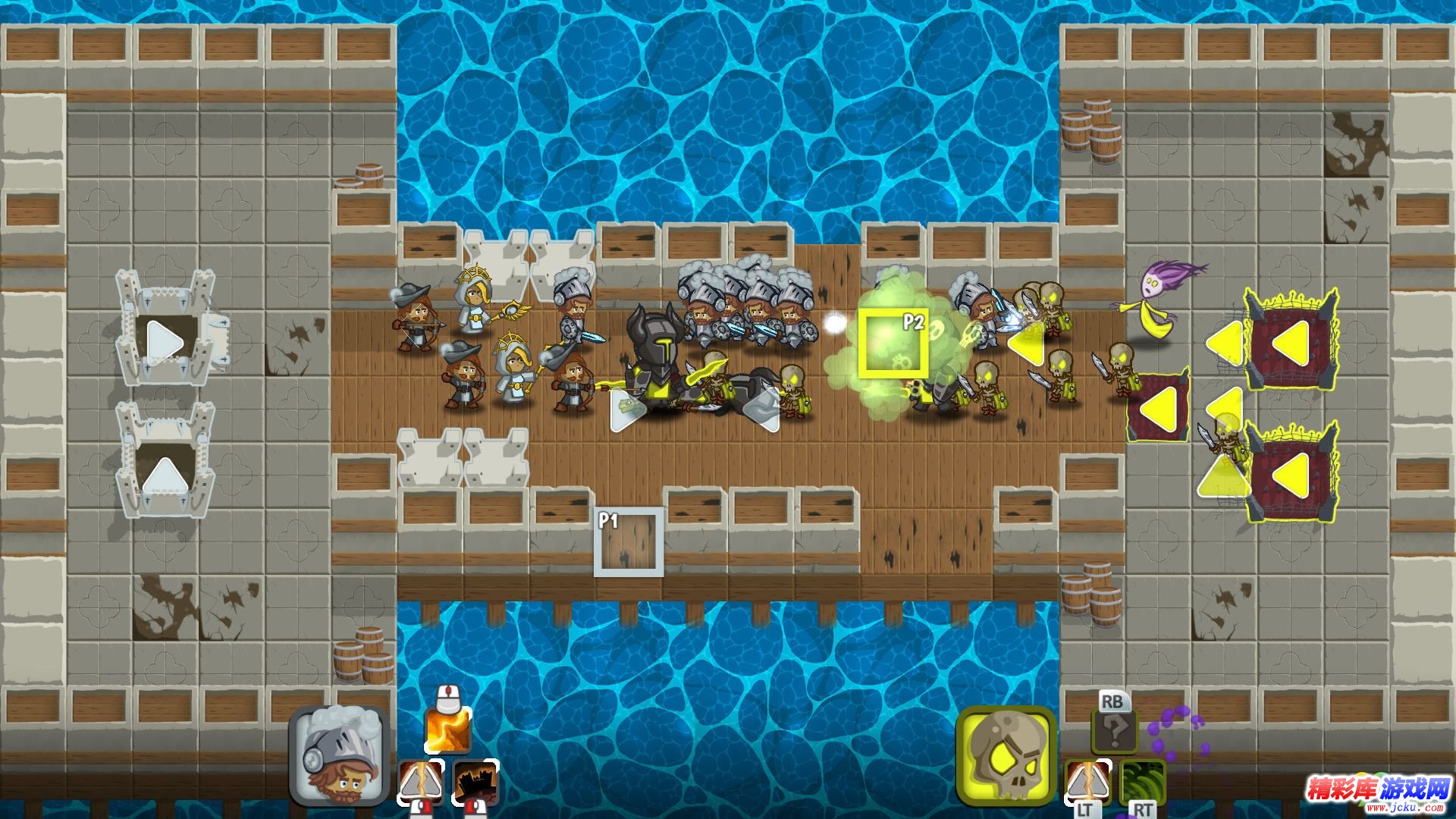Use the knight's cracked triangle ability
1456x819 pixels.
point(421,783)
